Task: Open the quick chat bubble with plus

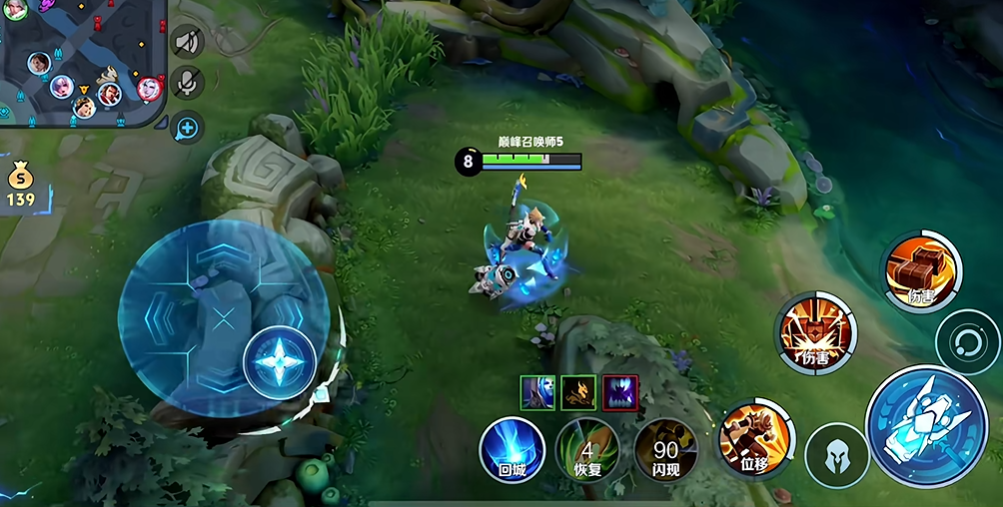Action: [187, 127]
